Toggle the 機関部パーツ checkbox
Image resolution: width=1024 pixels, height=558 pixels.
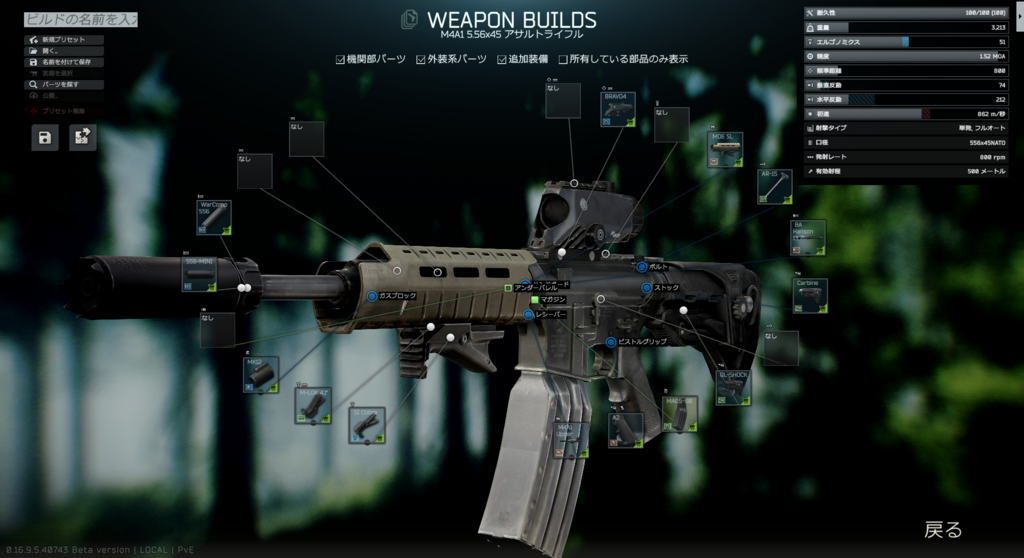pos(341,59)
